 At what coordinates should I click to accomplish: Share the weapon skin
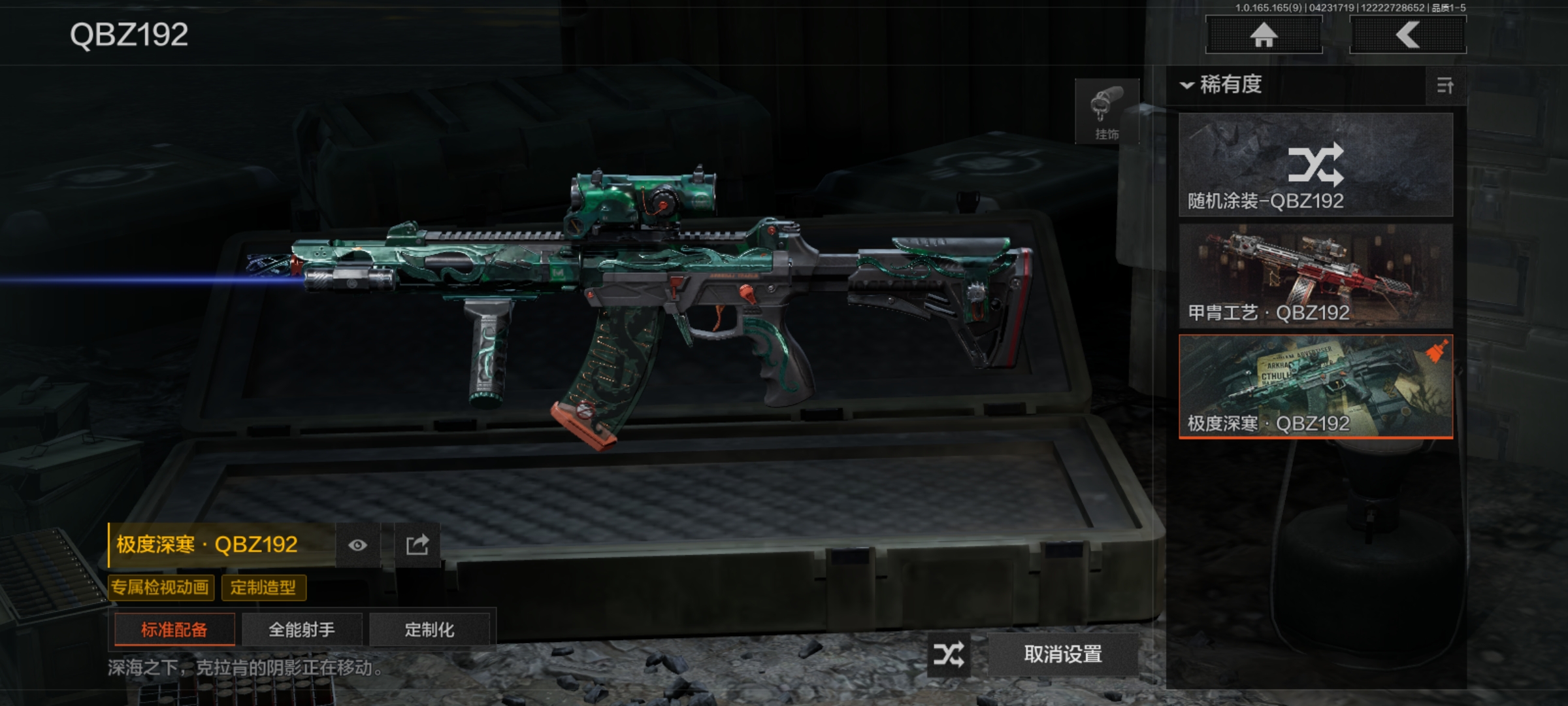(417, 545)
